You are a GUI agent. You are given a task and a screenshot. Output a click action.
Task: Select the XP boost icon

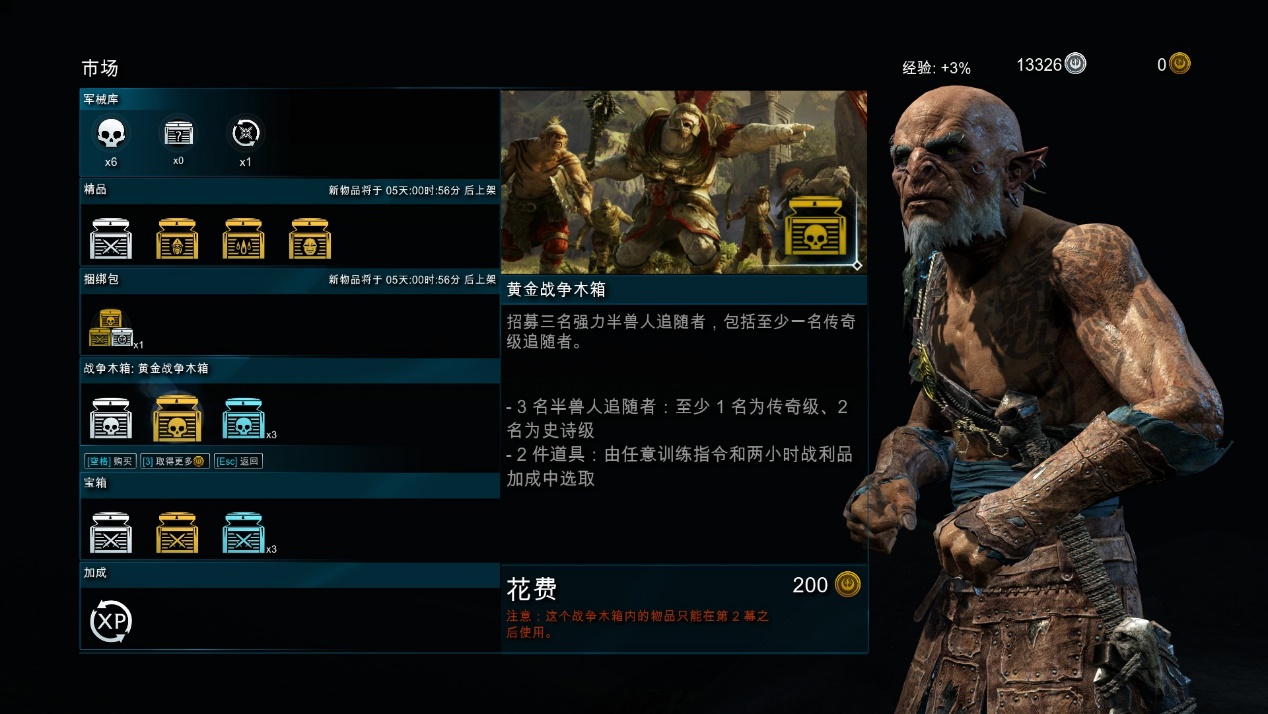point(111,622)
